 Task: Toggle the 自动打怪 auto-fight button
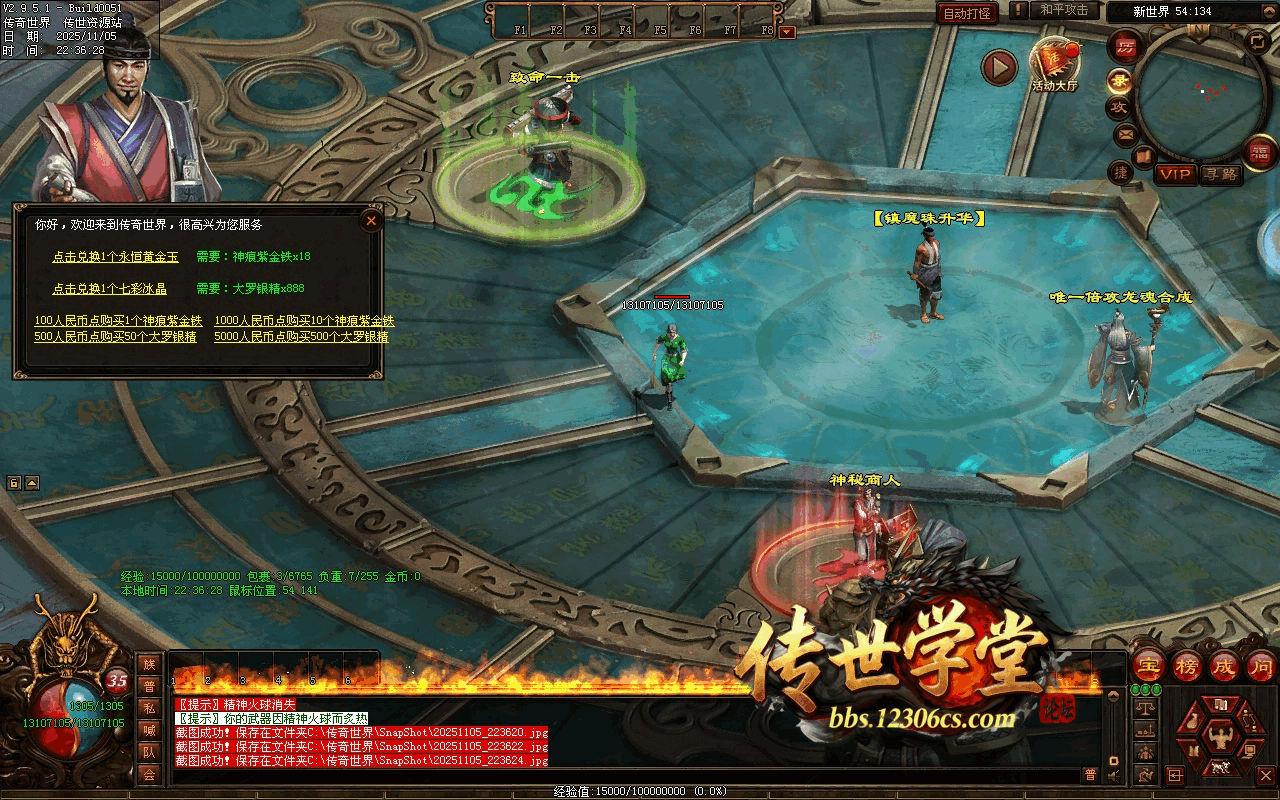point(967,13)
